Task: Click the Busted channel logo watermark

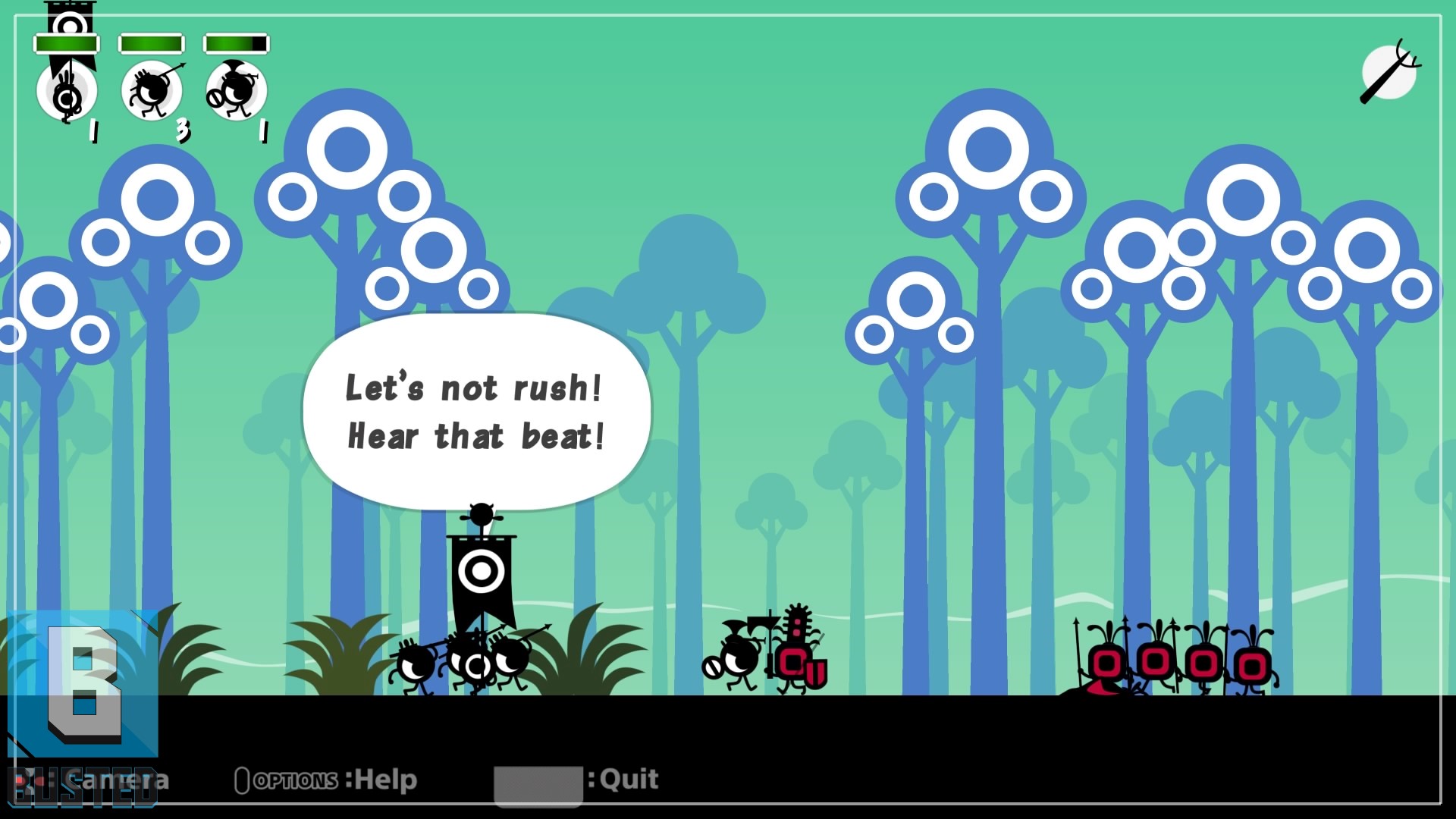Action: (83, 705)
